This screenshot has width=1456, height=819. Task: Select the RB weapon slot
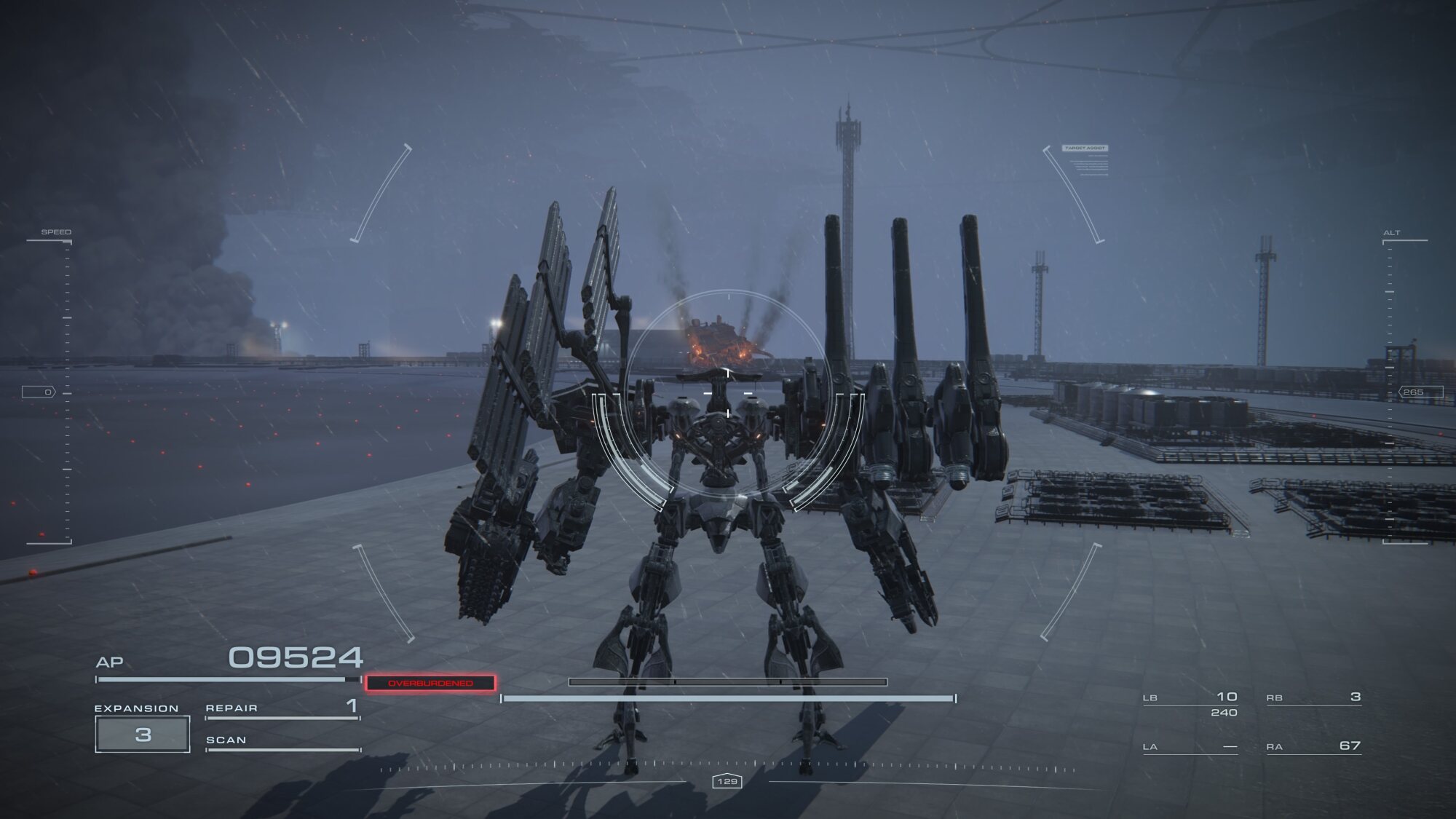(1313, 698)
